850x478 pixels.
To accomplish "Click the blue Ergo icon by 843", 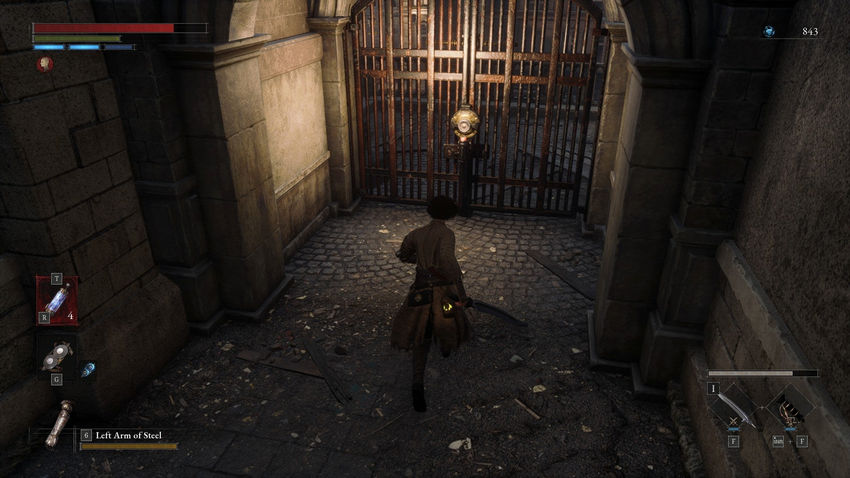I will click(x=768, y=32).
